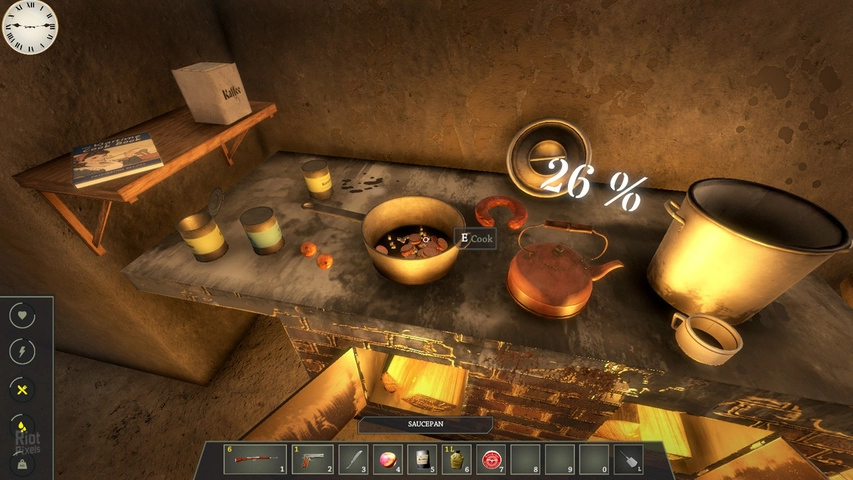Select the apple in the hotbar

pos(388,459)
